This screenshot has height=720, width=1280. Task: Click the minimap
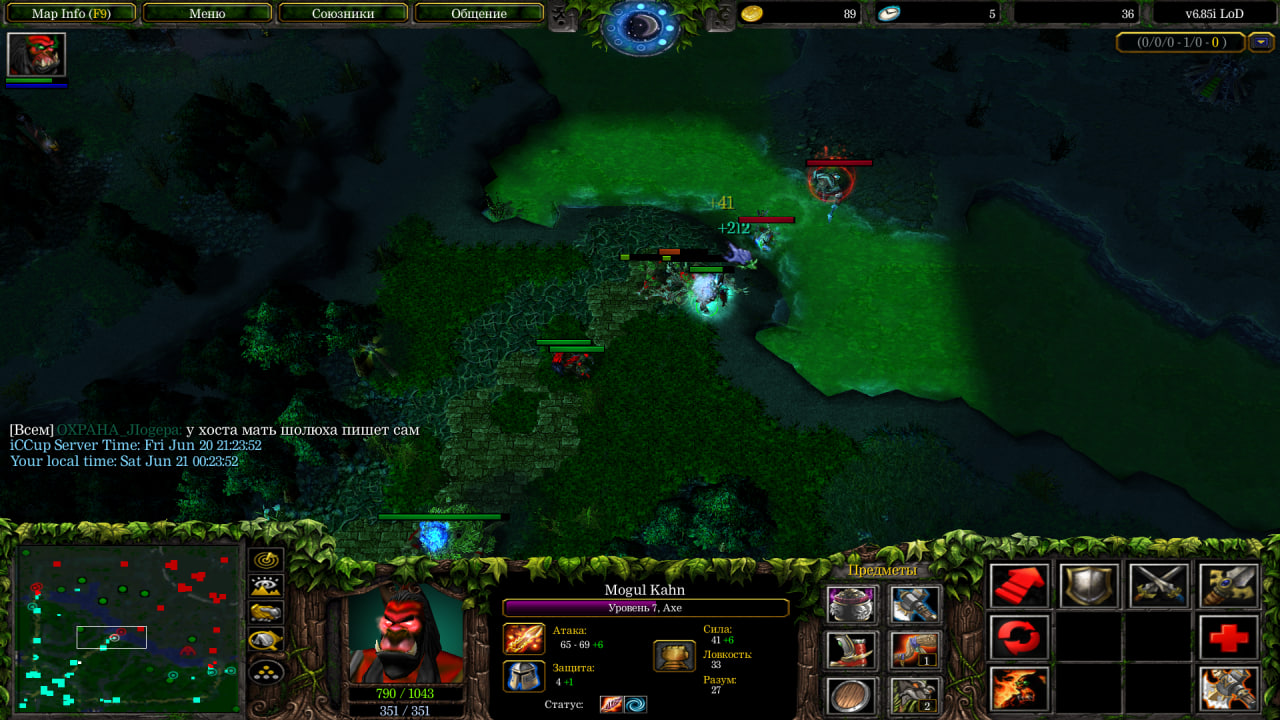[x=129, y=627]
